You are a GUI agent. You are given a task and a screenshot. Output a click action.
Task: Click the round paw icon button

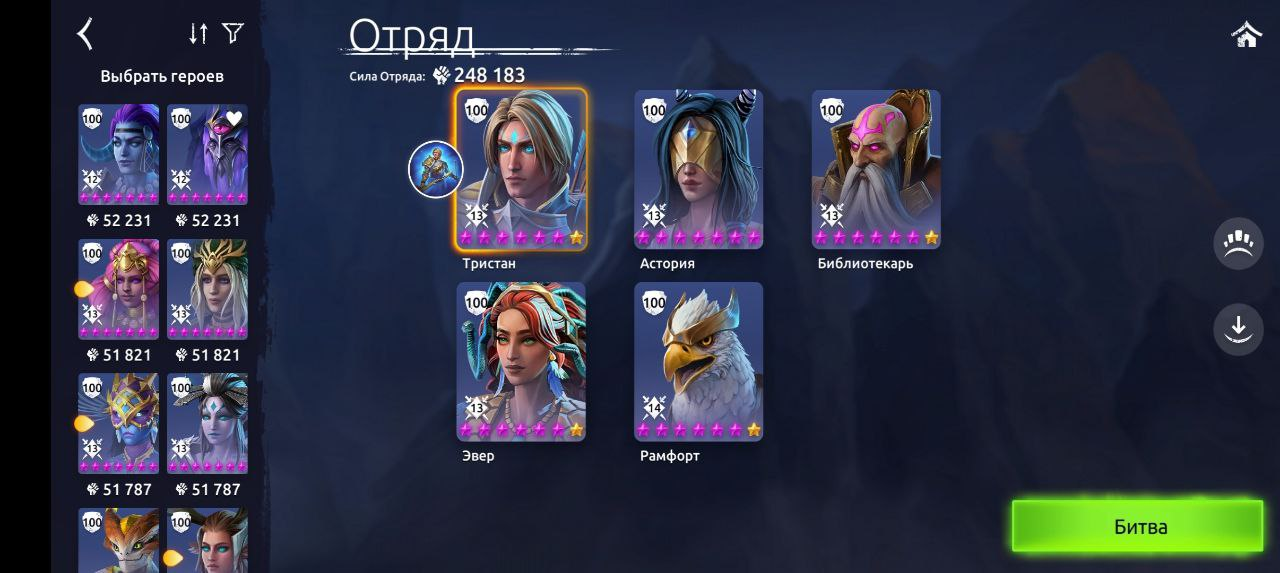tap(1238, 244)
